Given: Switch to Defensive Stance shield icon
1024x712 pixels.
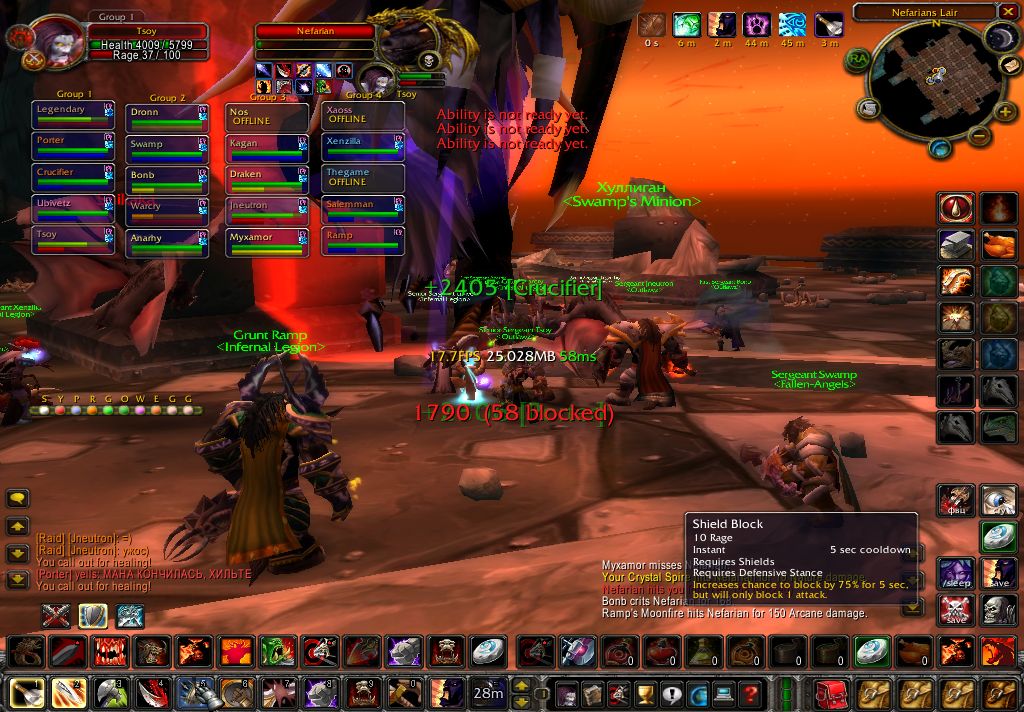Looking at the screenshot, I should 93,616.
